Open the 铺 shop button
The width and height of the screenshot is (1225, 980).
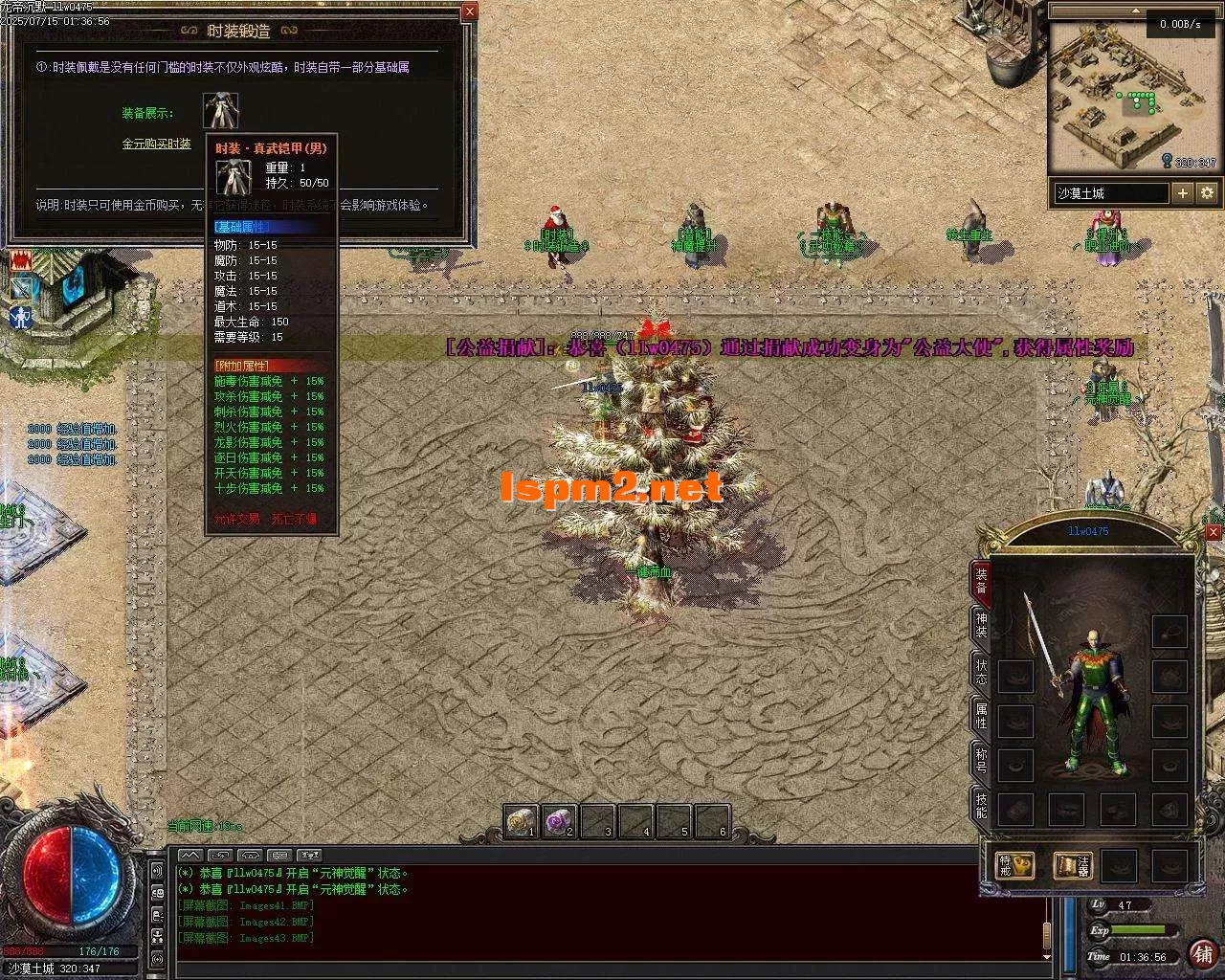(x=1203, y=953)
